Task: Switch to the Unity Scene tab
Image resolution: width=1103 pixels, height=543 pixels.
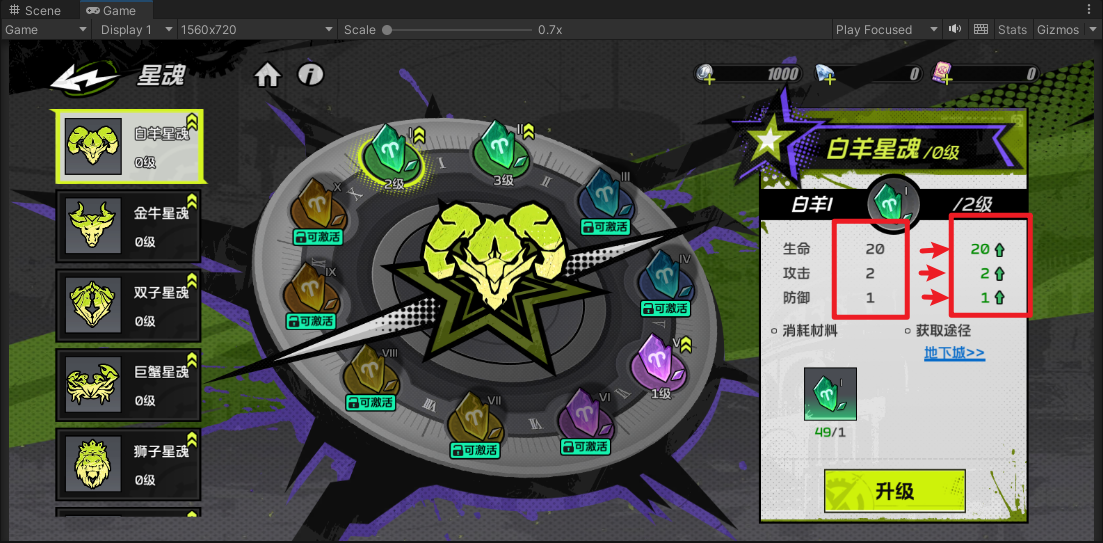Action: coord(35,10)
